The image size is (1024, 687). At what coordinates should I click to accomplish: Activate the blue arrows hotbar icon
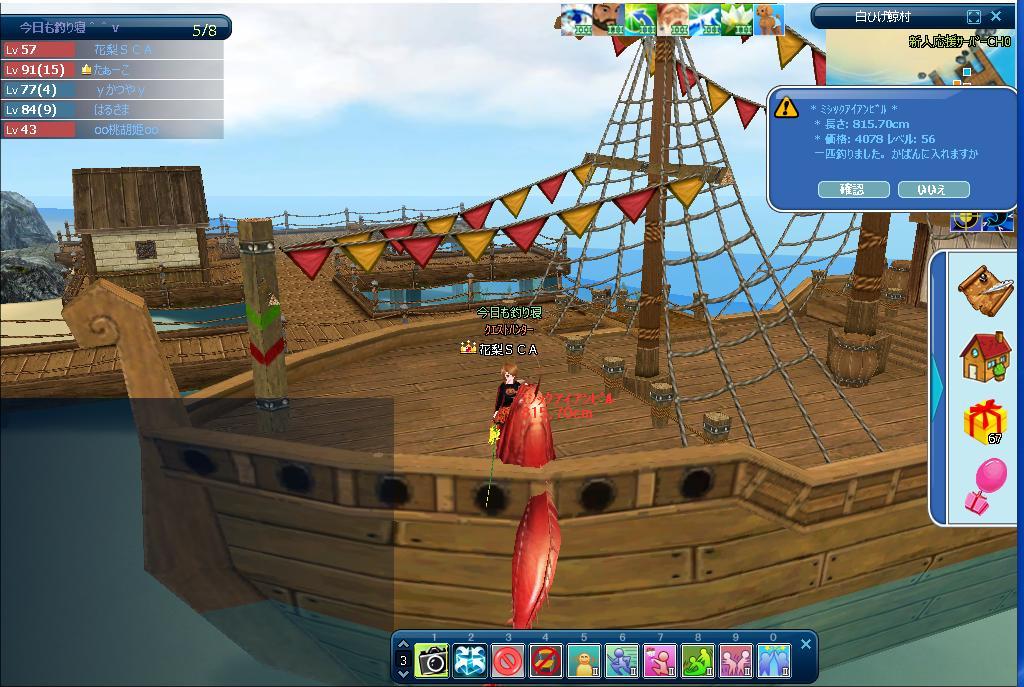(x=470, y=661)
